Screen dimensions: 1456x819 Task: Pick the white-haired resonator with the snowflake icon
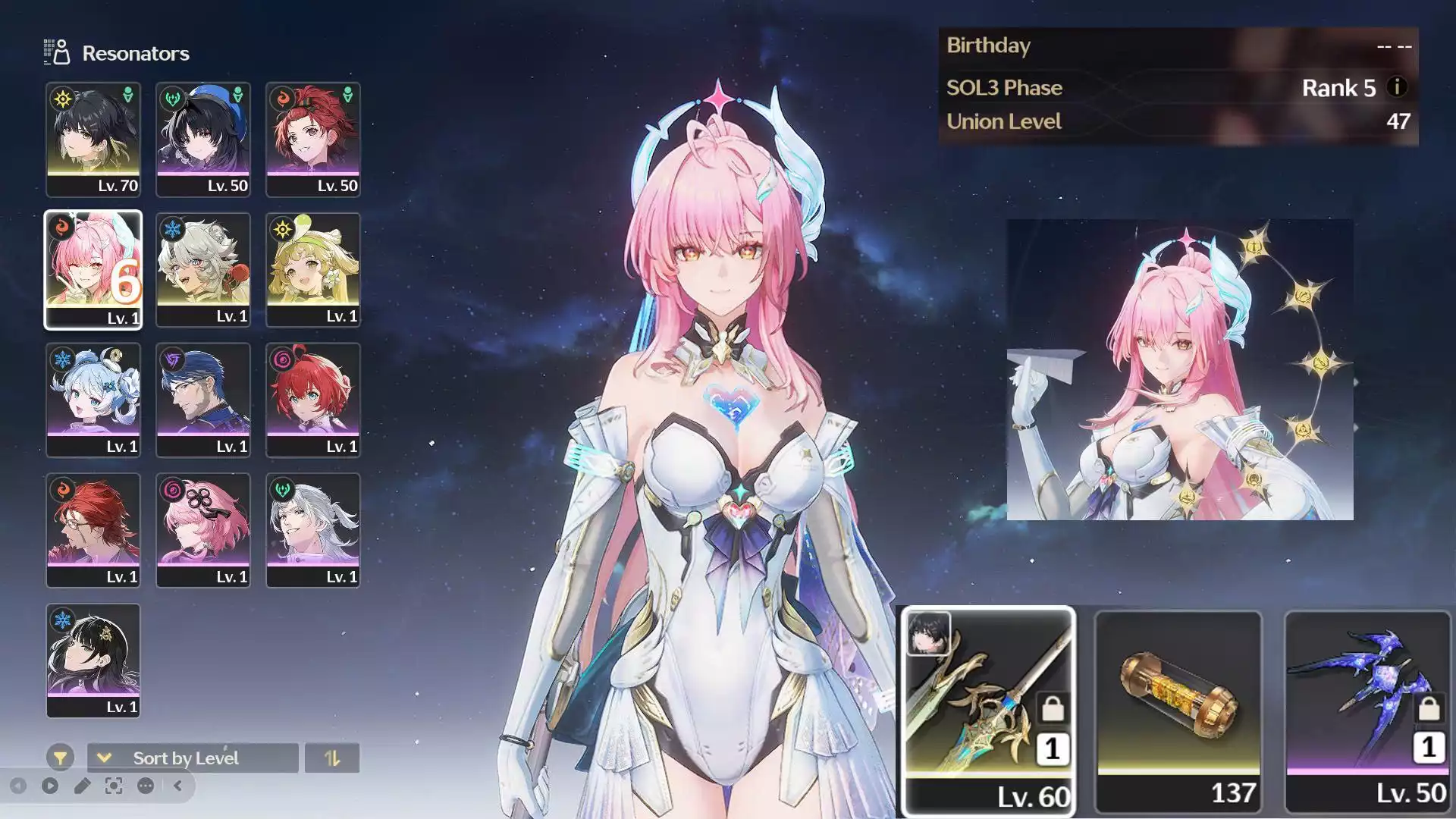(x=203, y=270)
